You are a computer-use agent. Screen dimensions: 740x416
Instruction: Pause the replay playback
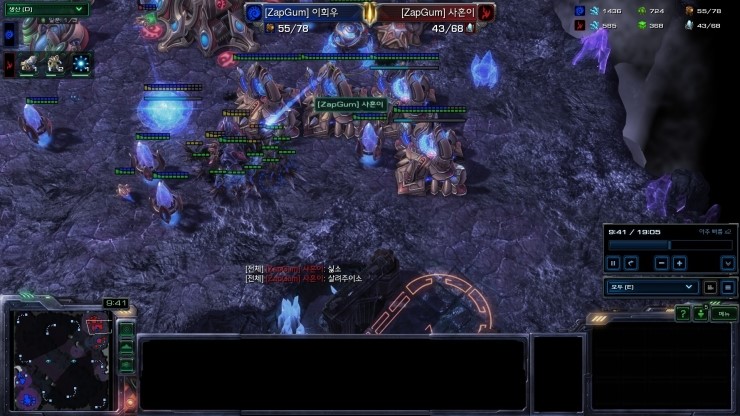[x=611, y=263]
